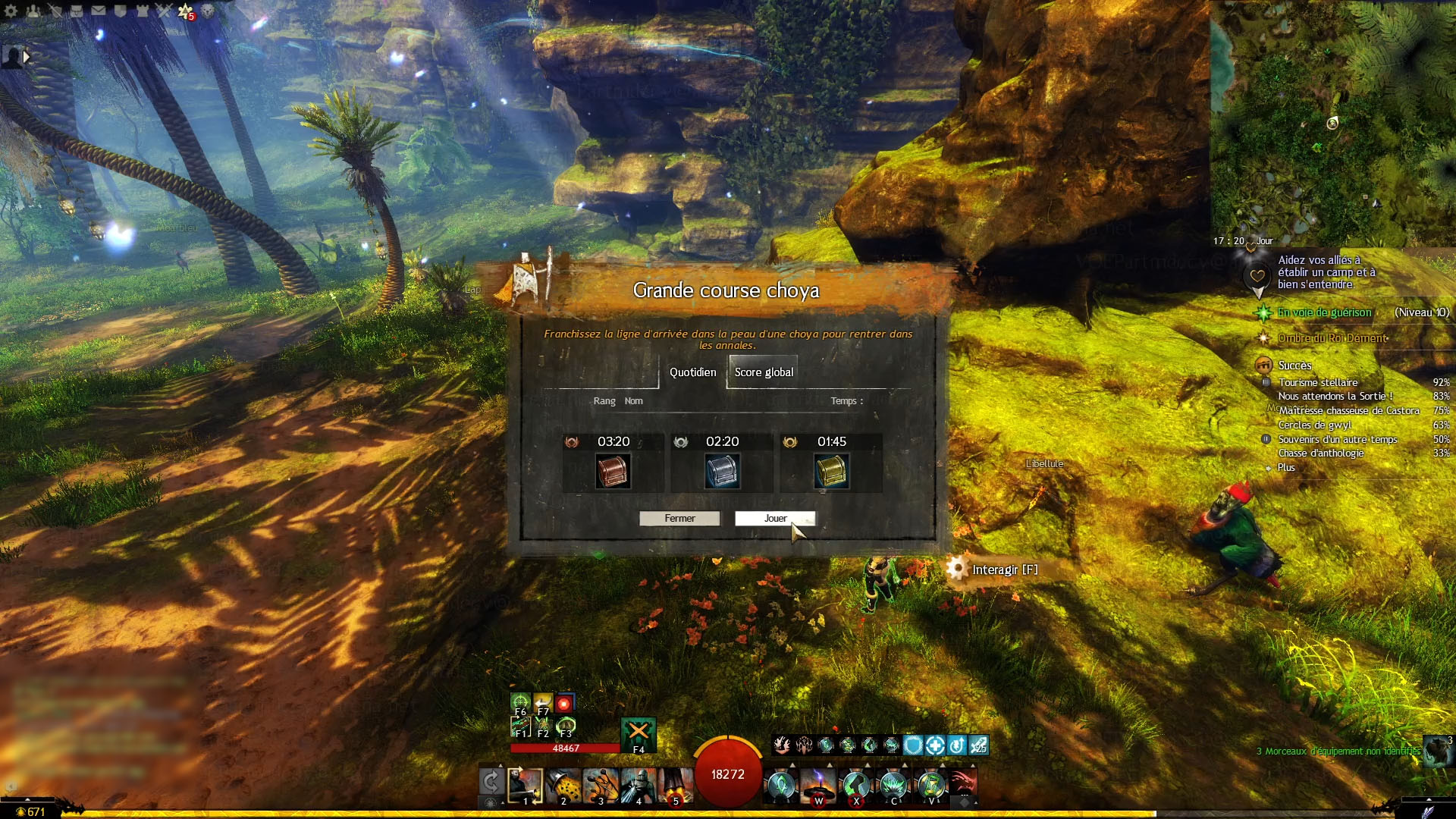Switch to the Quotidien leaderboard tab

coord(692,372)
